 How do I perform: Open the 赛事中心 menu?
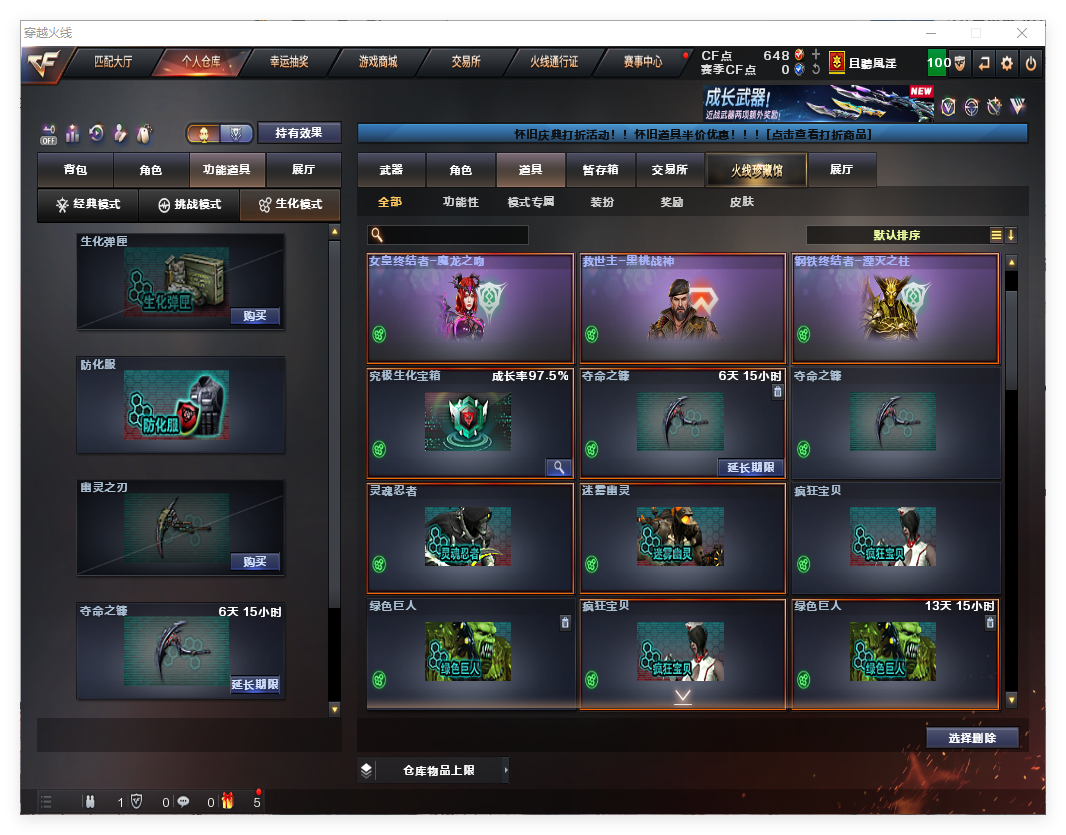coord(642,62)
